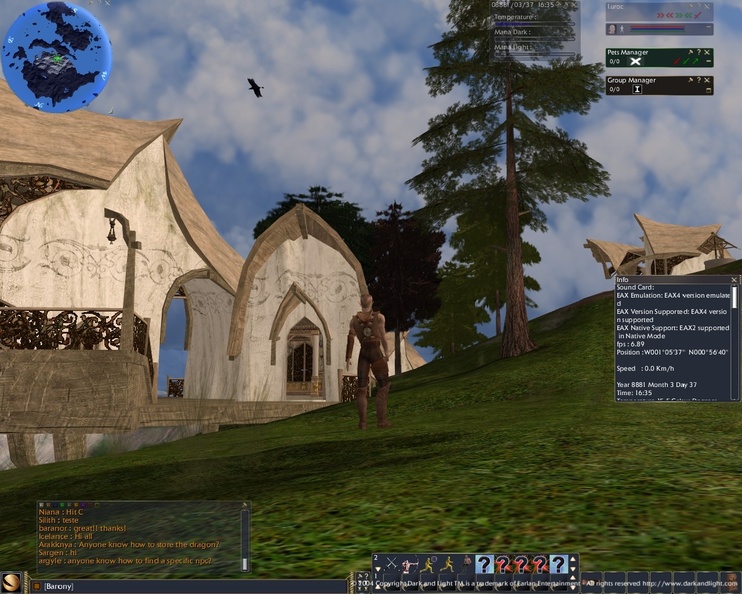This screenshot has width=742, height=594.
Task: Open help for the Pets Manager
Action: pyautogui.click(x=699, y=51)
